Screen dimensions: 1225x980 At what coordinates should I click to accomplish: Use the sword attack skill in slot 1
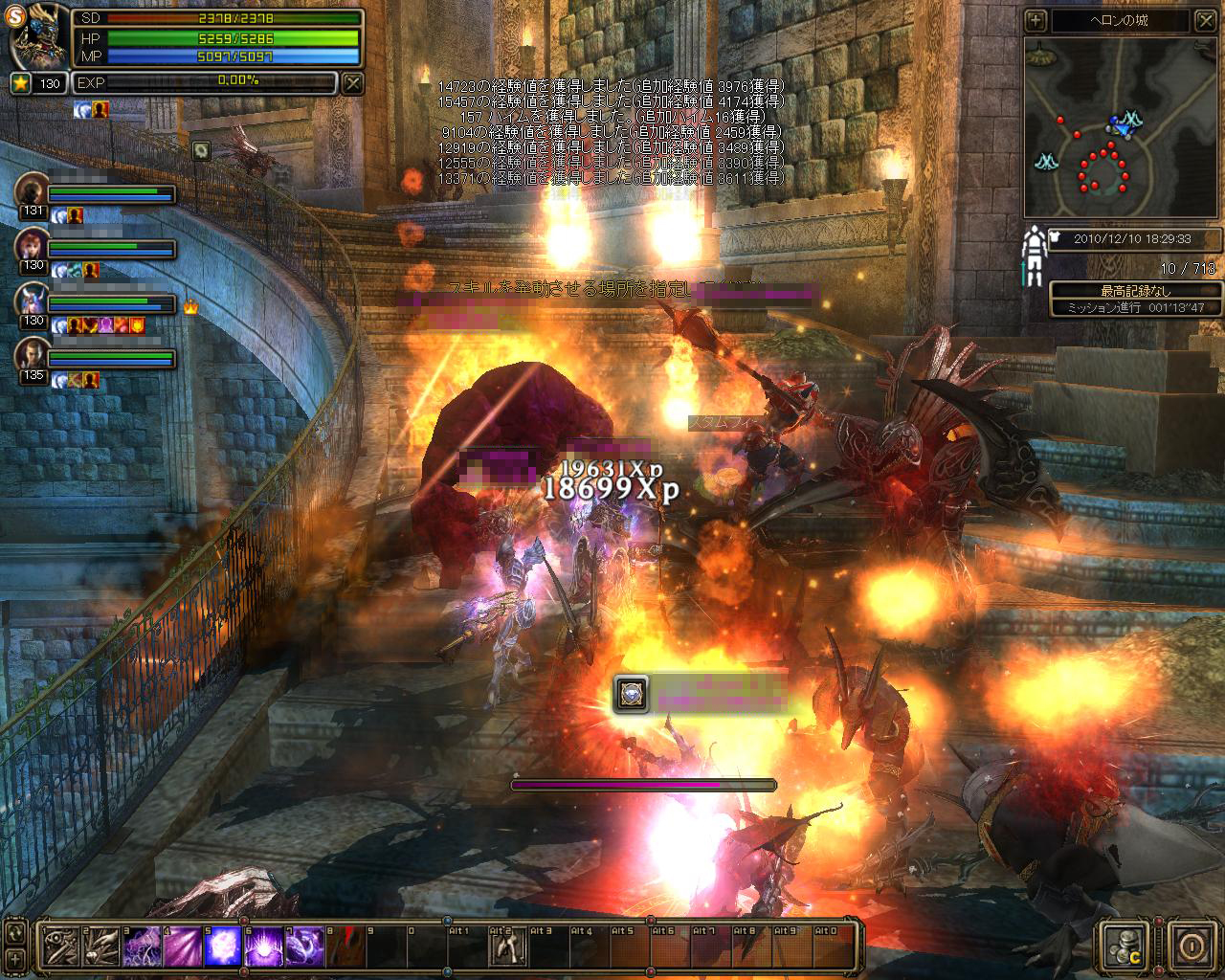click(x=60, y=947)
